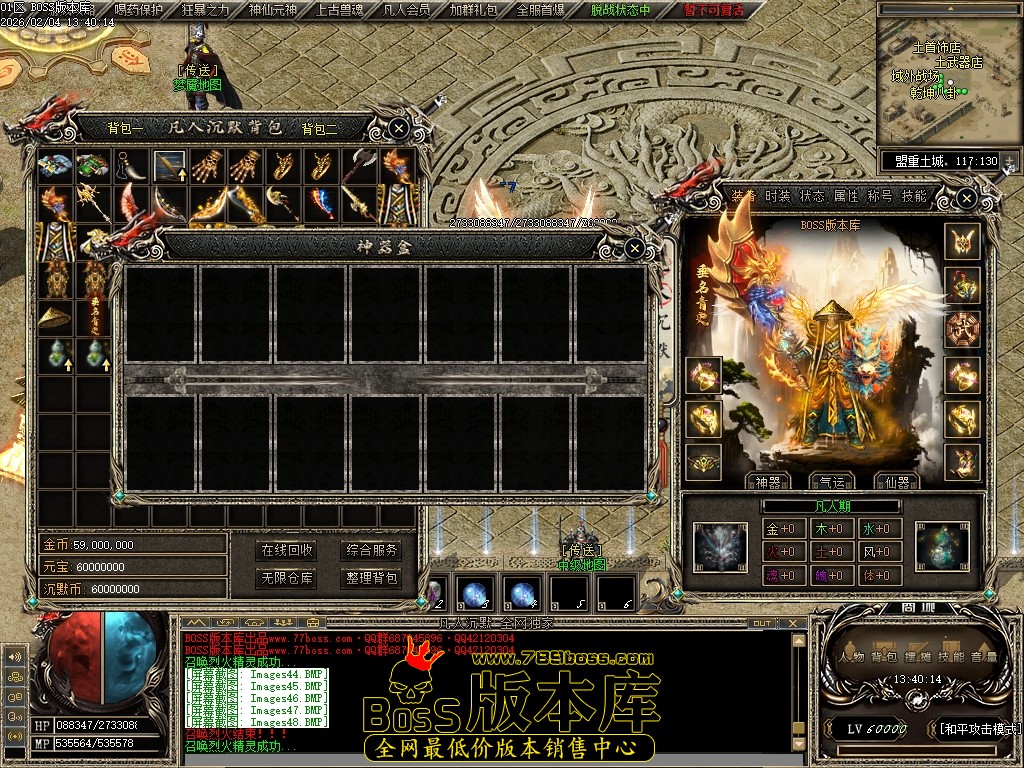Image resolution: width=1024 pixels, height=768 pixels.
Task: Switch to the 时装 fashion tab
Action: [x=777, y=196]
